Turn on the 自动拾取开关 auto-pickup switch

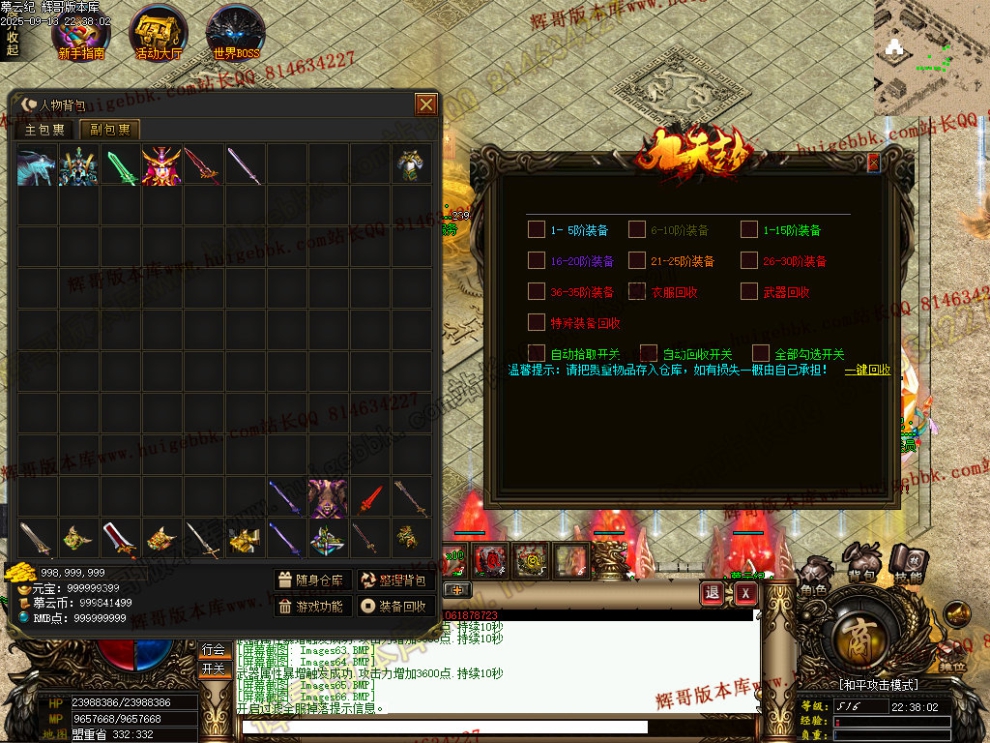coord(536,353)
